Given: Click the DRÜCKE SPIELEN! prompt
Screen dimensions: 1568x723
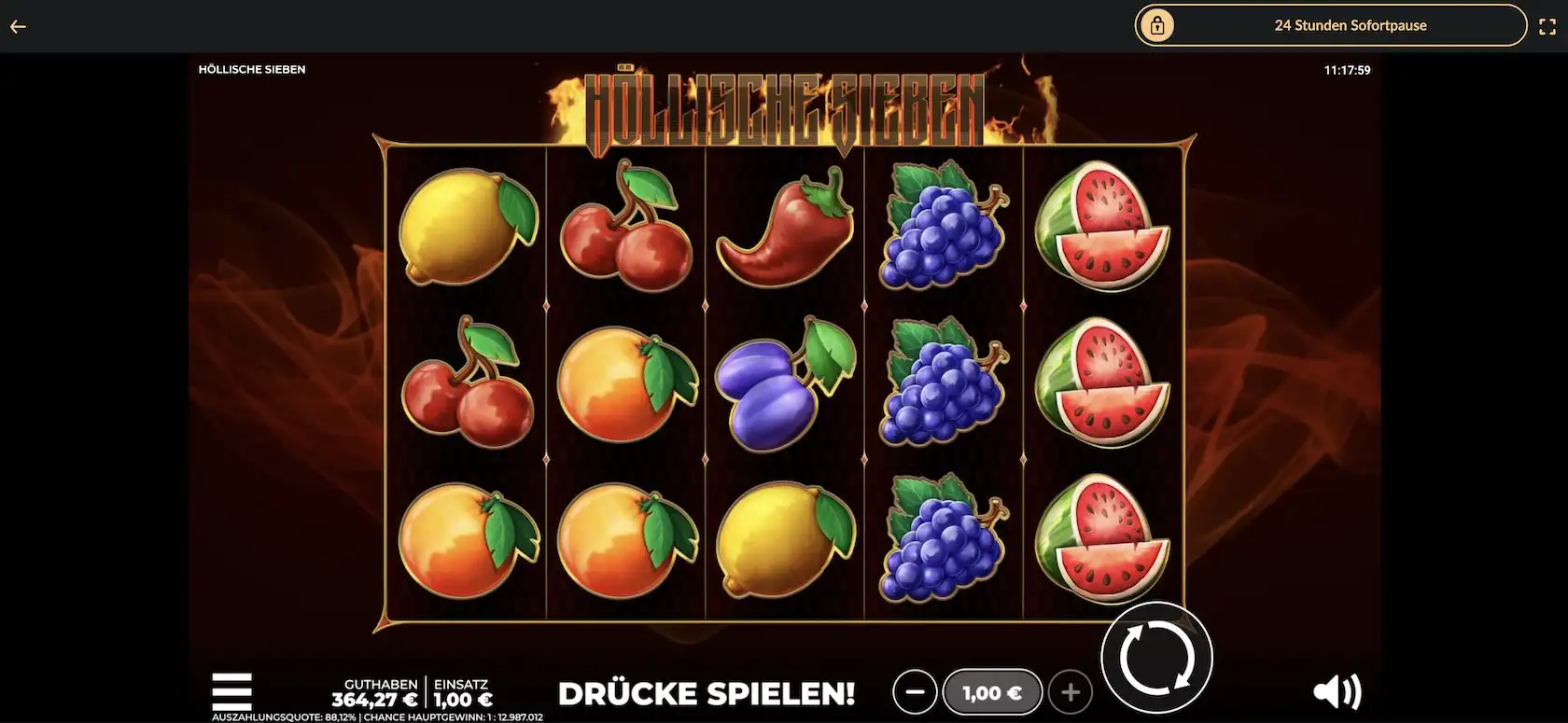Looking at the screenshot, I should coord(707,693).
